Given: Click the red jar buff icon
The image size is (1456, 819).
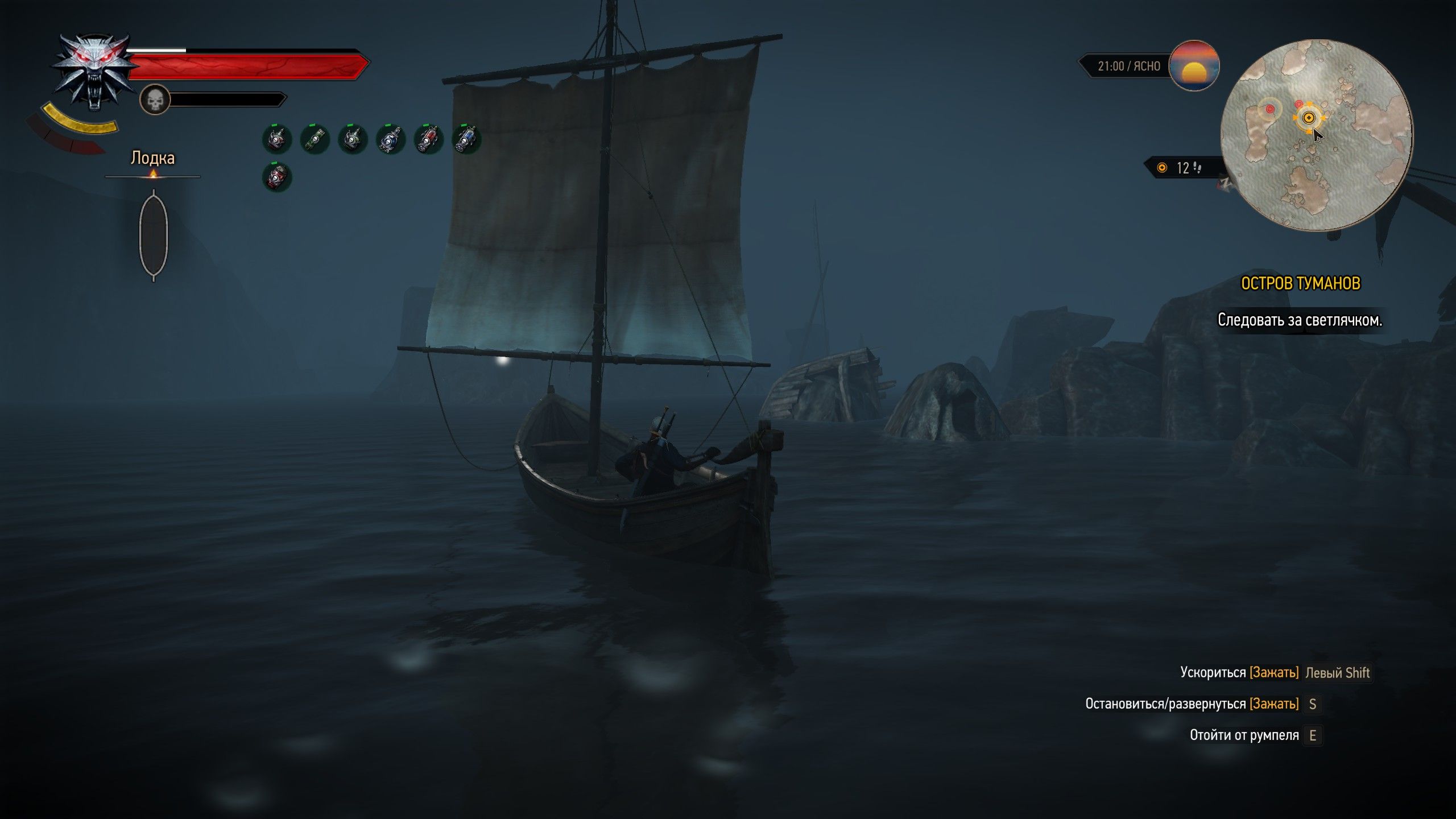Looking at the screenshot, I should pyautogui.click(x=277, y=177).
